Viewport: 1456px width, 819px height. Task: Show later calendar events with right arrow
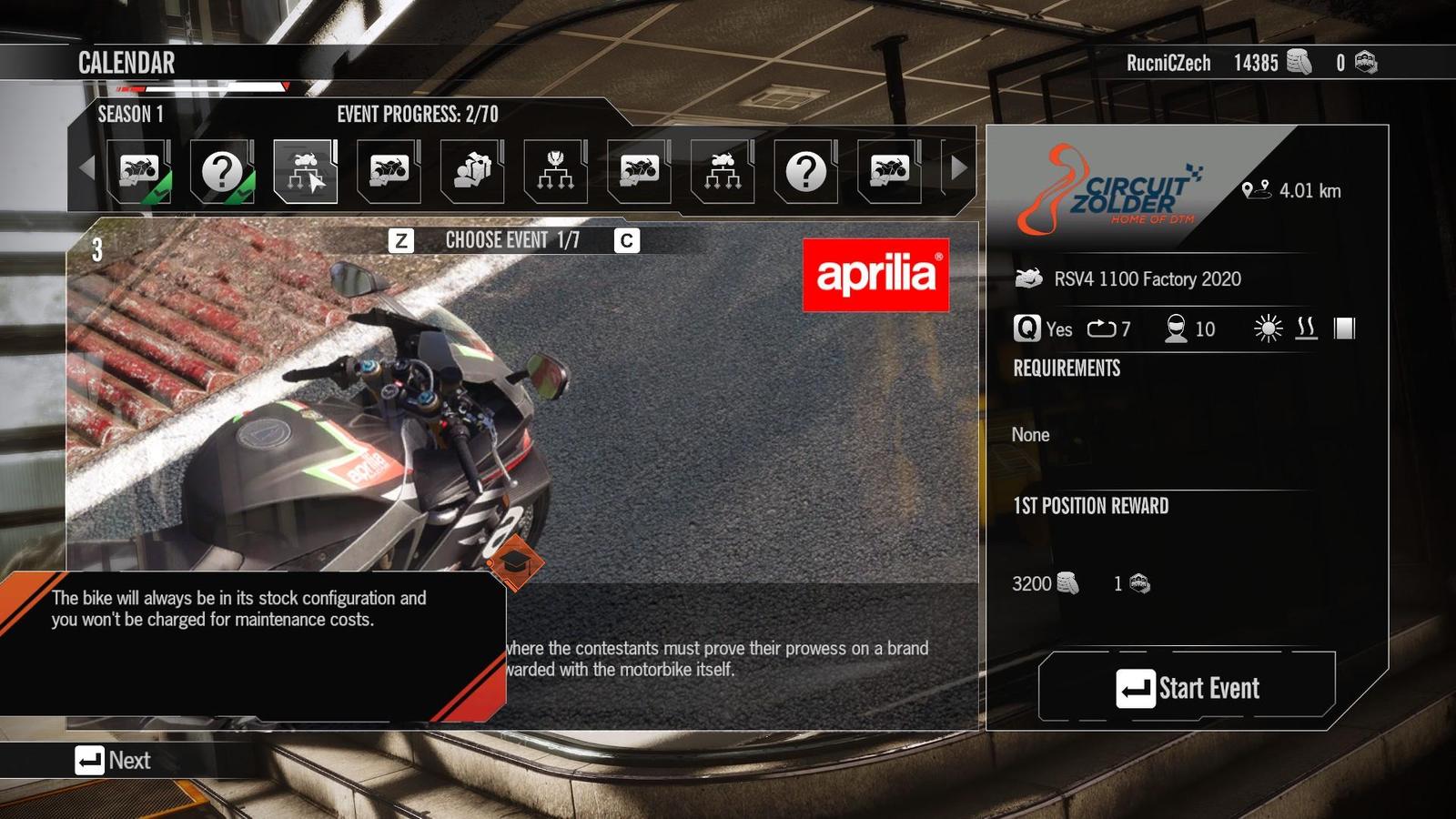(958, 168)
